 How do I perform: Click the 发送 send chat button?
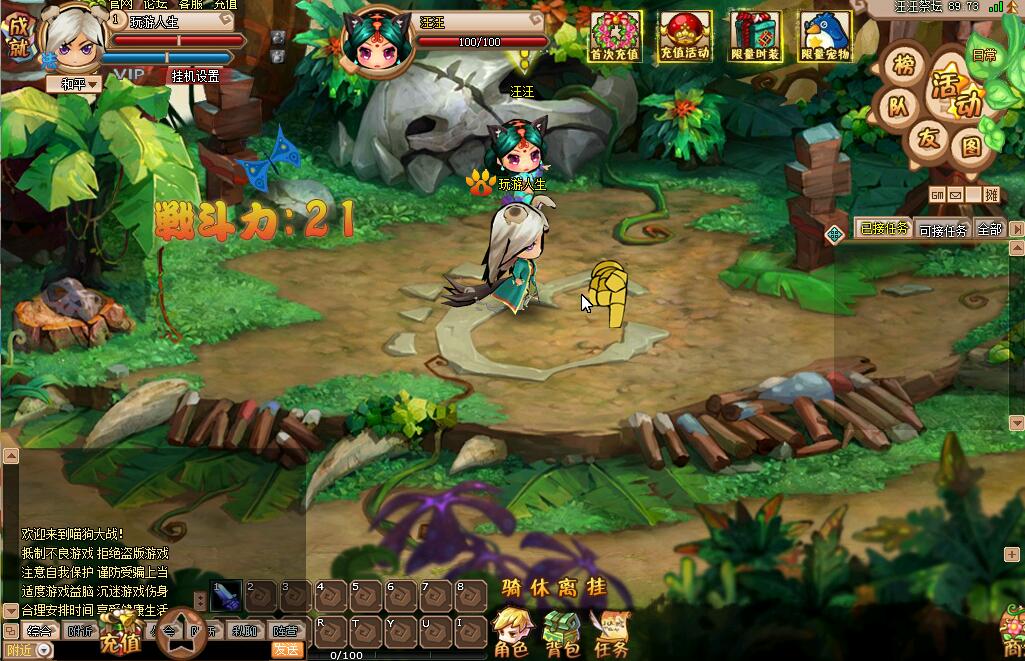[286, 649]
